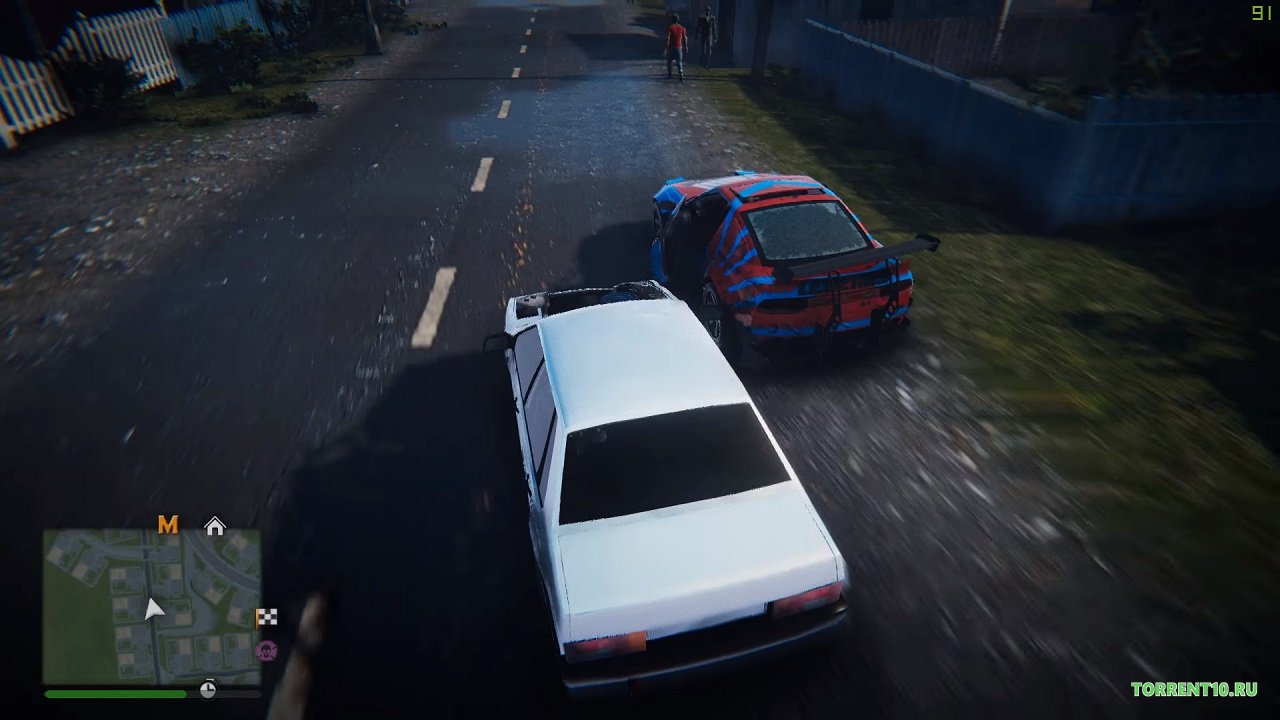The height and width of the screenshot is (720, 1280).
Task: Select the orange M marker on minimap
Action: (168, 525)
